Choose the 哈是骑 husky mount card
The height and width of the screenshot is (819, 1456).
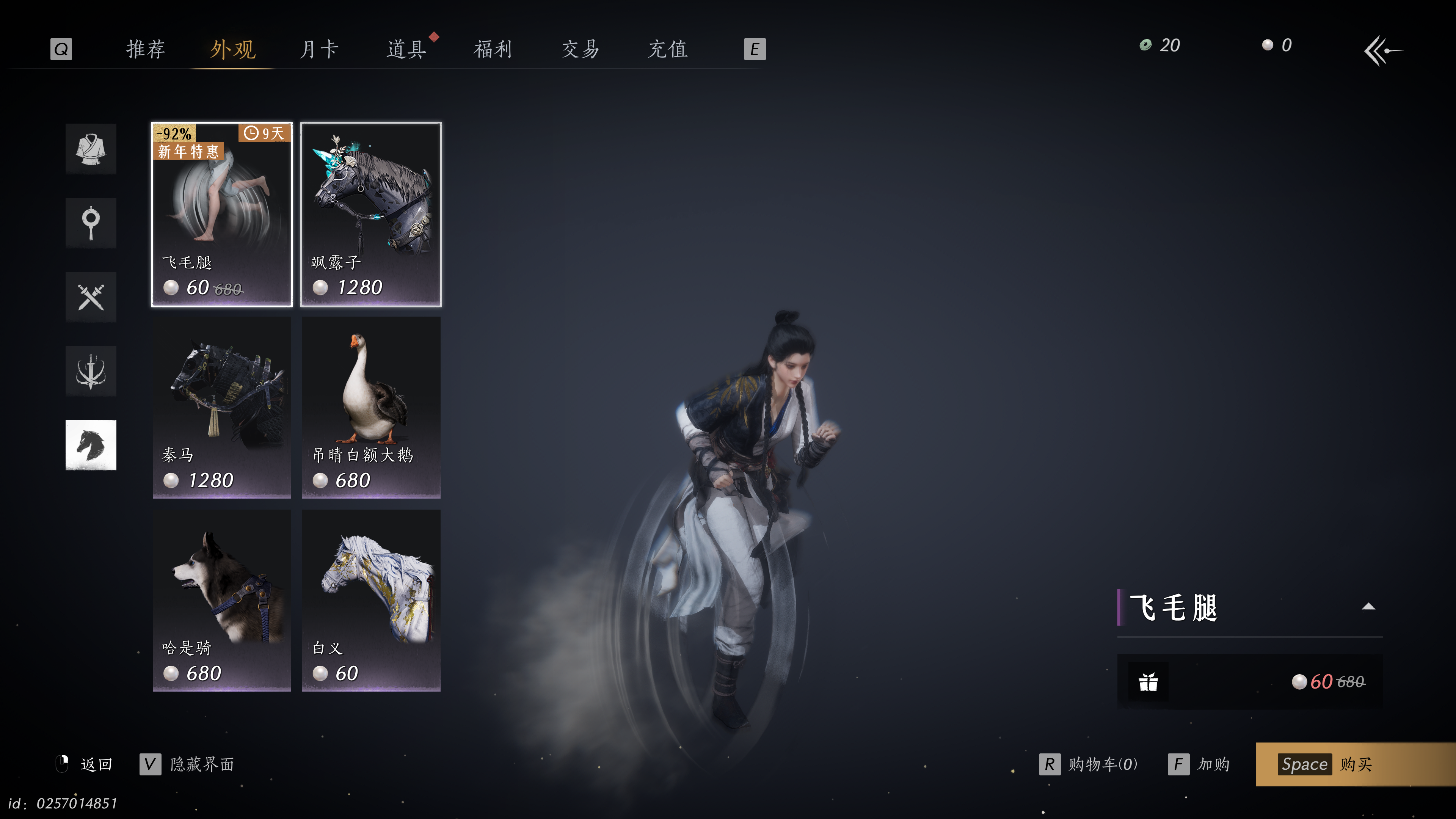click(221, 600)
